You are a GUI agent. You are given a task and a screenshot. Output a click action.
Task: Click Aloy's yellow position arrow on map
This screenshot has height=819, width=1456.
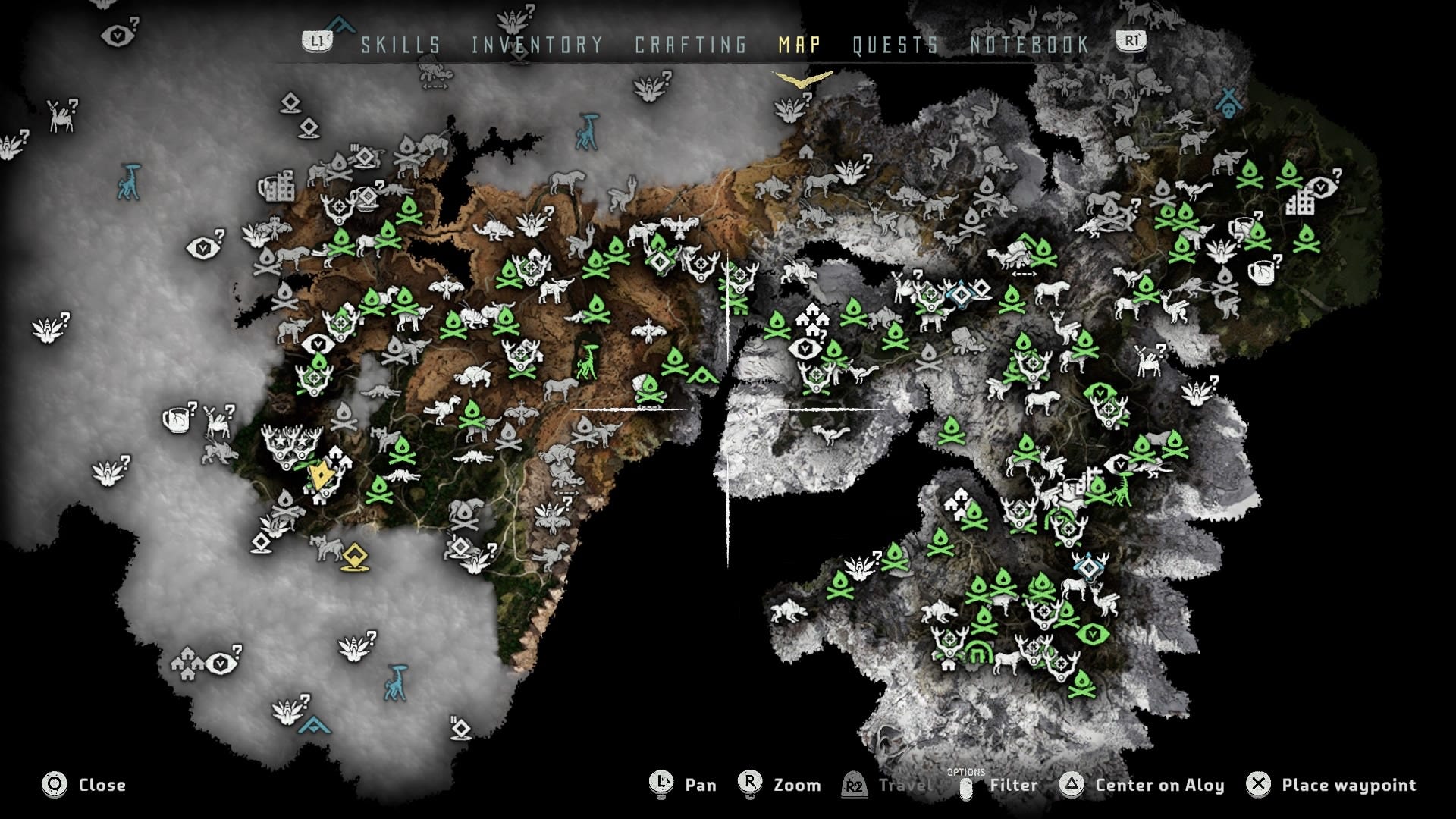(x=322, y=476)
